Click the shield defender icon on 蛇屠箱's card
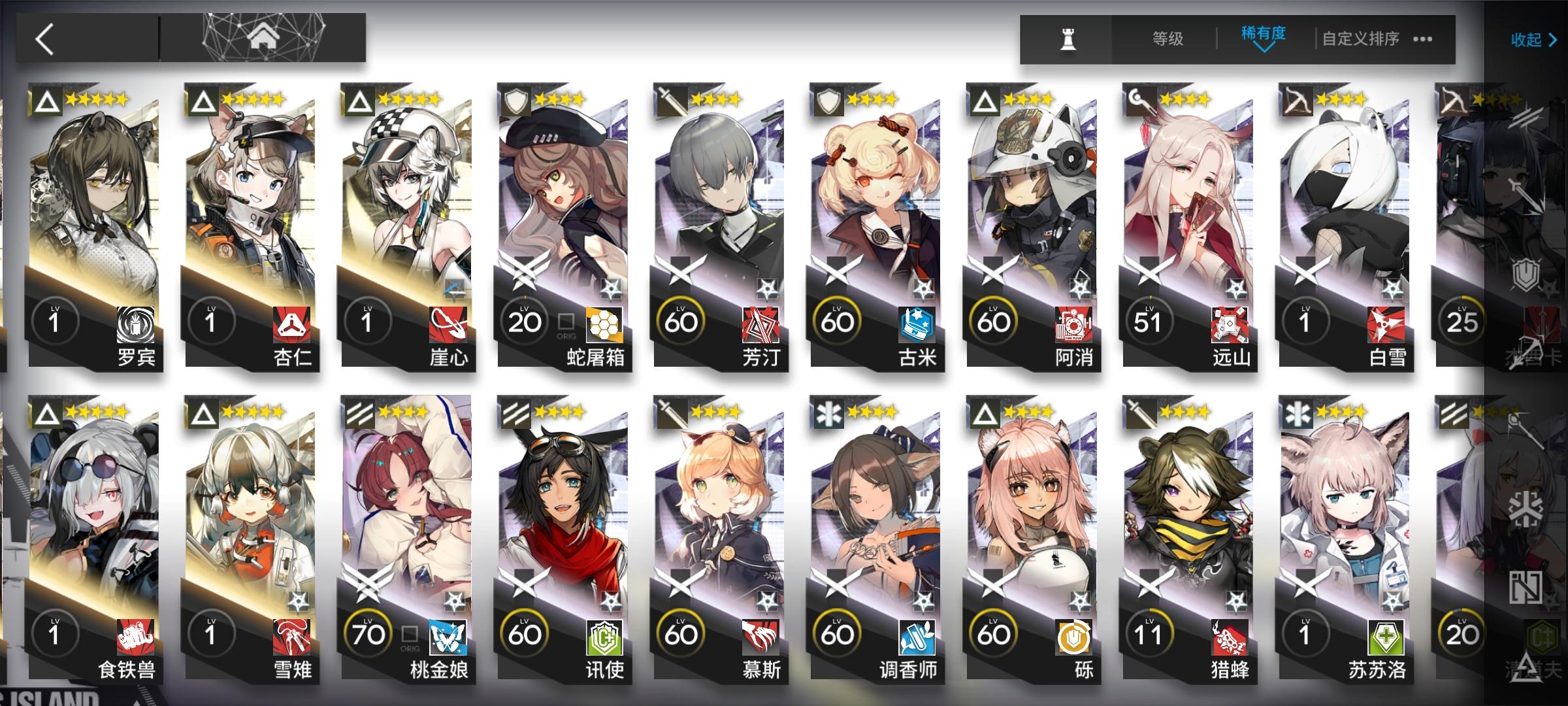Screen dimensions: 1568x706 click(515, 102)
